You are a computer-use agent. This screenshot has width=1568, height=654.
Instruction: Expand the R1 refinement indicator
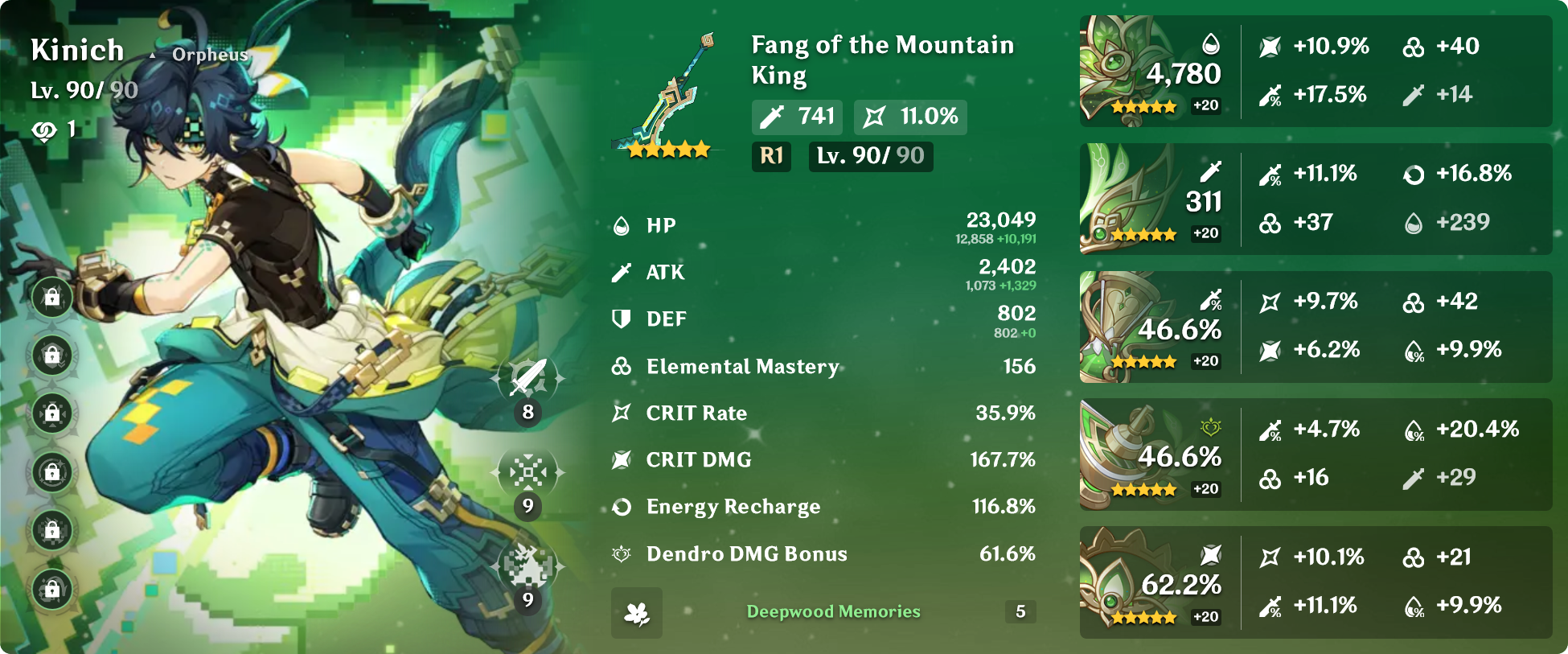click(x=771, y=158)
